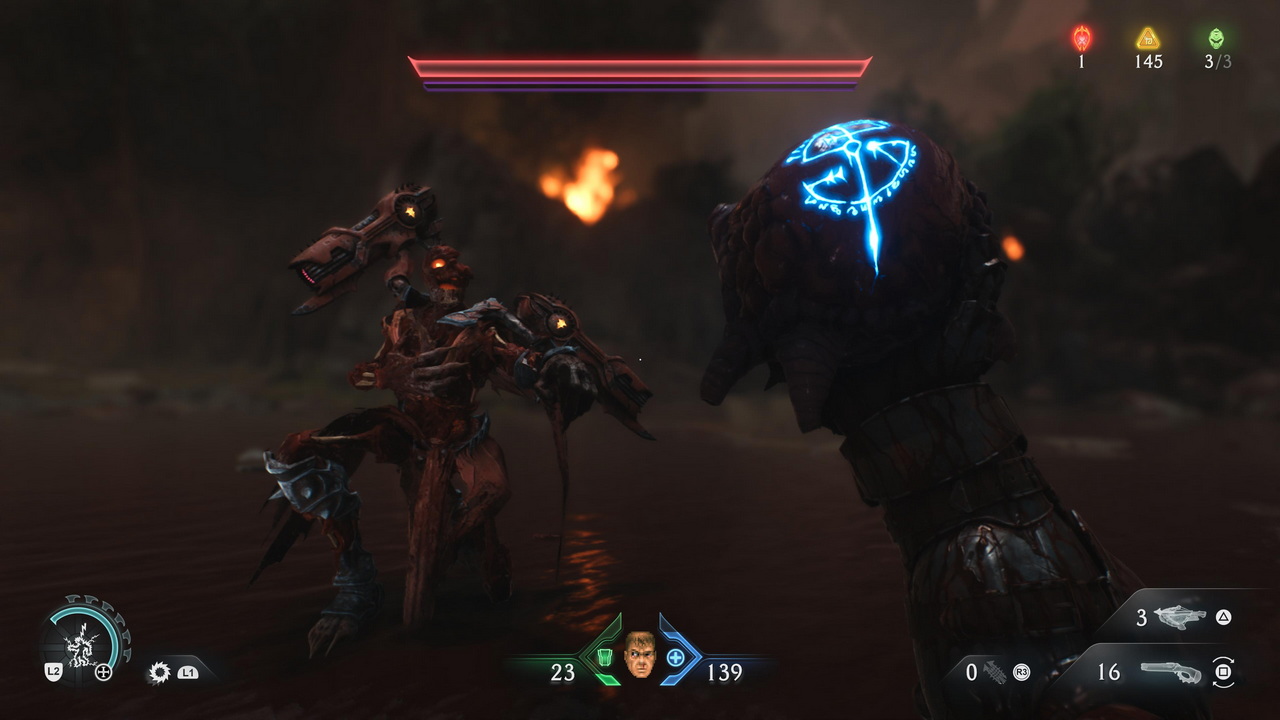Select the green helmet extra lives icon
This screenshot has width=1280, height=720.
click(1216, 38)
